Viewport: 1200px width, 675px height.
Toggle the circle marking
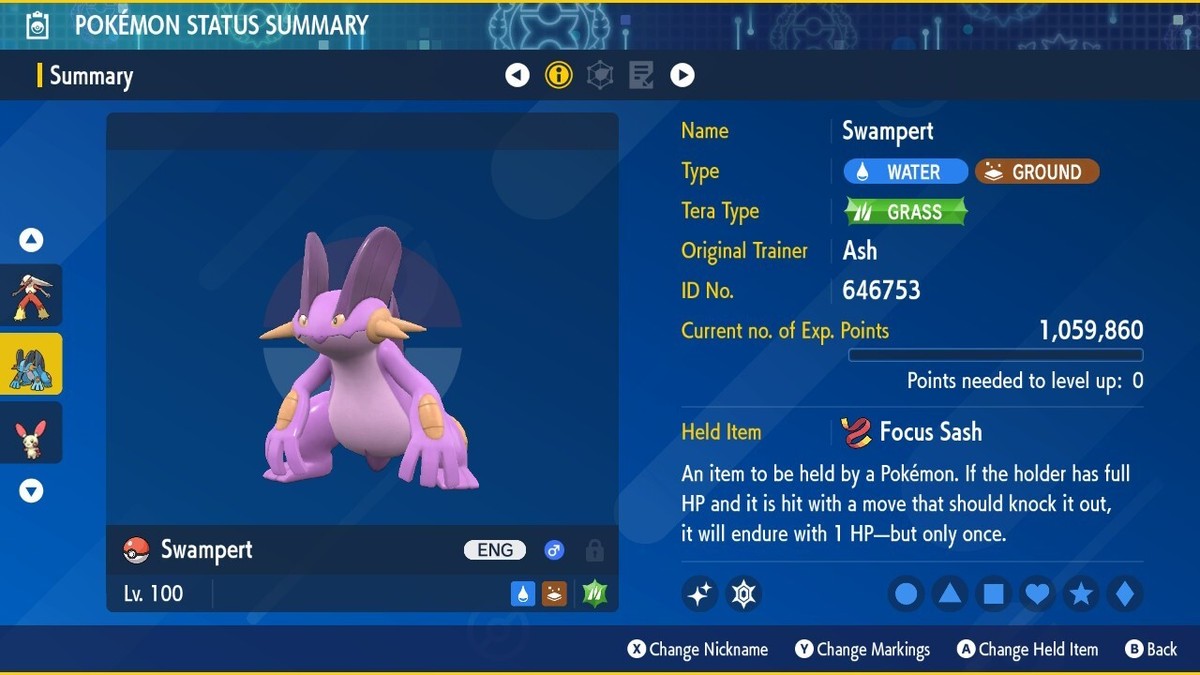click(906, 594)
